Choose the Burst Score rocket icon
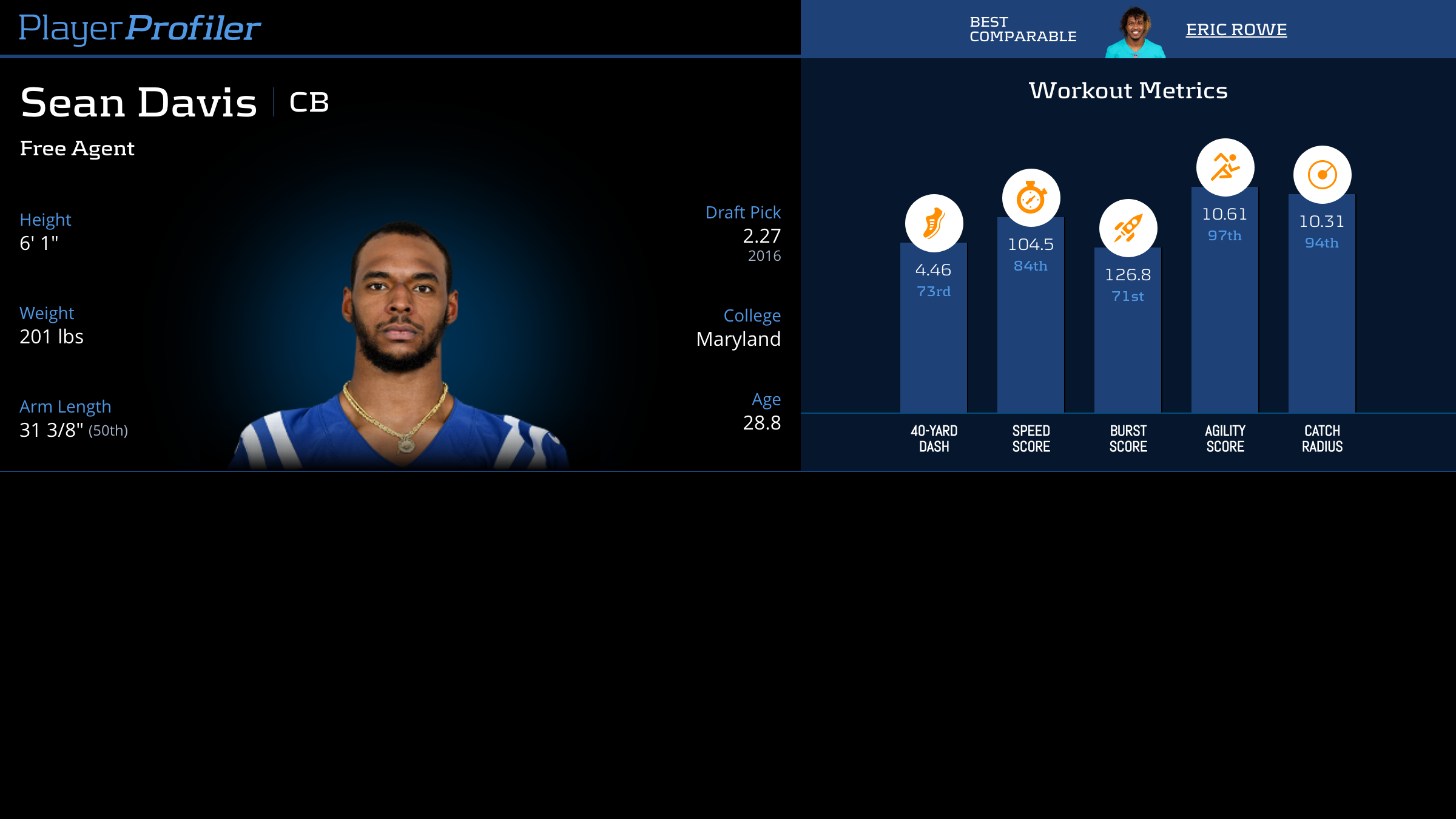Image resolution: width=1456 pixels, height=819 pixels. point(1128,228)
